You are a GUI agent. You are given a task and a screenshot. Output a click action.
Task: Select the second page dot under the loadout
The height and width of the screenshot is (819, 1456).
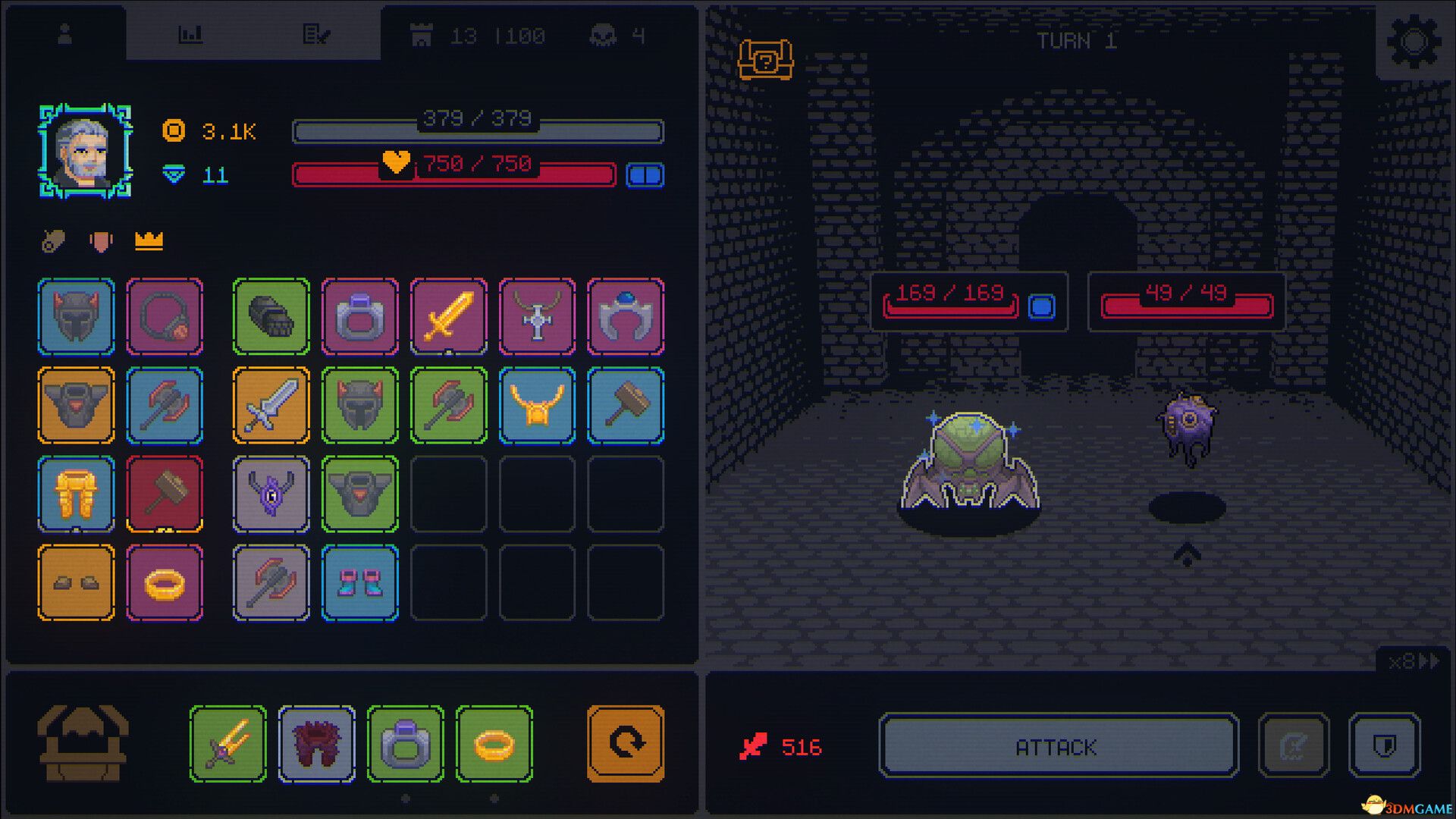496,798
